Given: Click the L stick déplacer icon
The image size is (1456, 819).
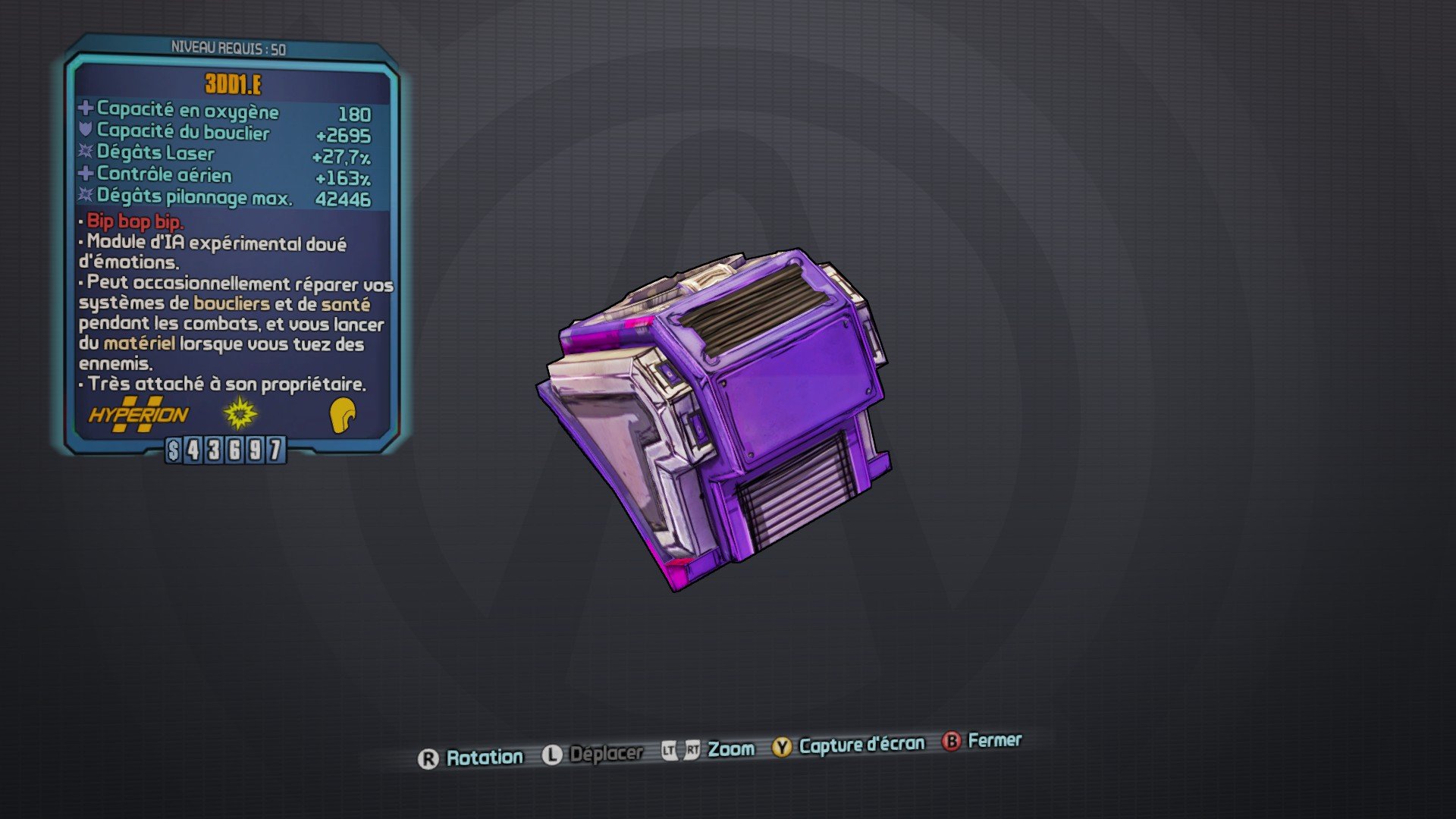Looking at the screenshot, I should (553, 754).
